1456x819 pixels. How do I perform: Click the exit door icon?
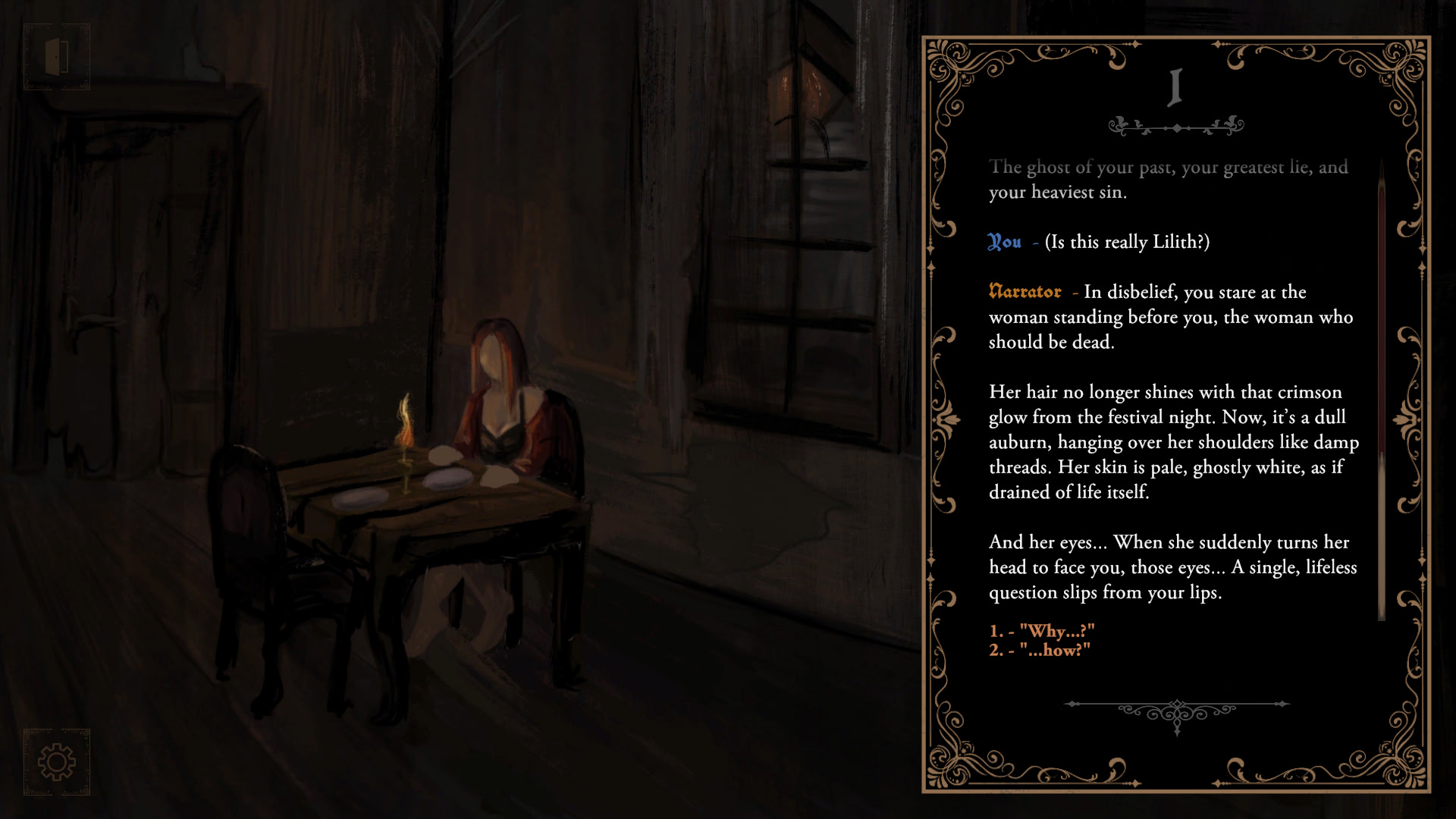pos(57,57)
